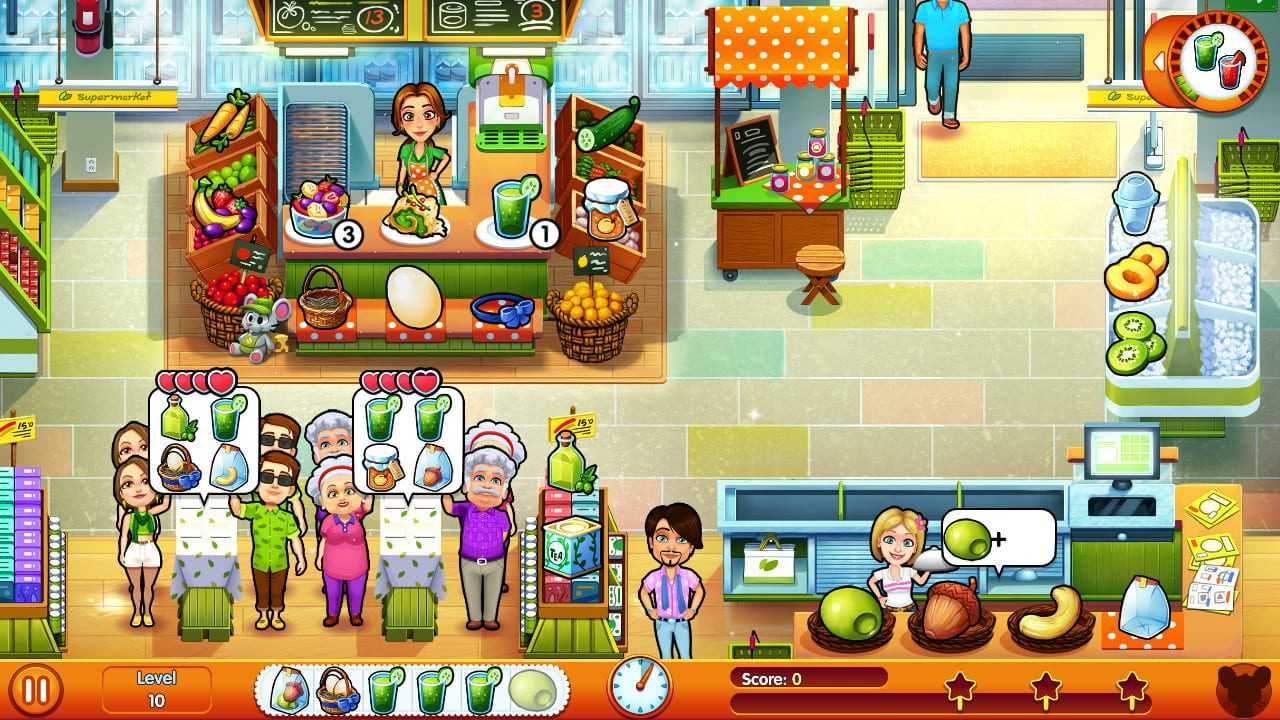Grab the large white egg
Screen dimensions: 1280x720
(x=413, y=295)
